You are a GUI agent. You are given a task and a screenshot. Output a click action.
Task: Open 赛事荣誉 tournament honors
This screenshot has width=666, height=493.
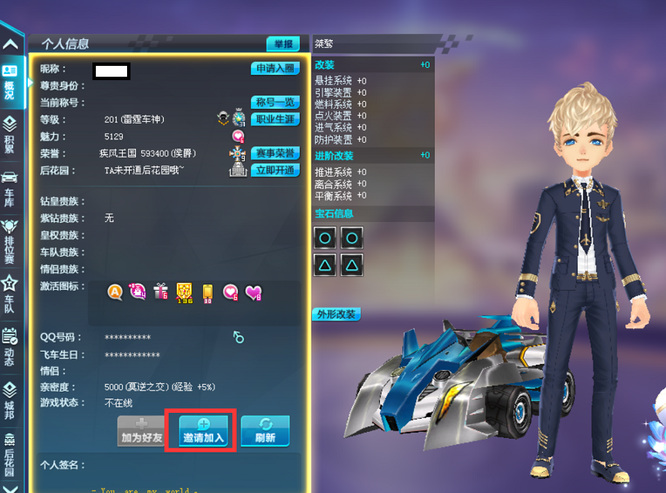tap(274, 153)
